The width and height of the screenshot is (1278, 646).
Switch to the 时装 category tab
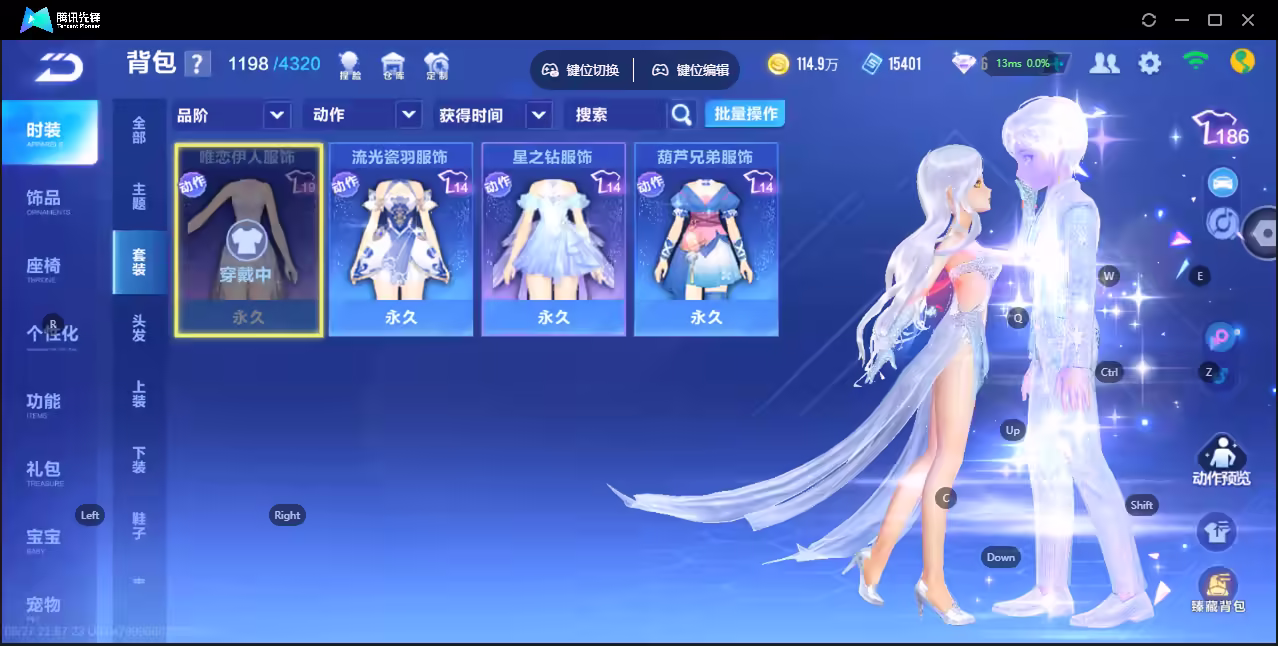(48, 132)
